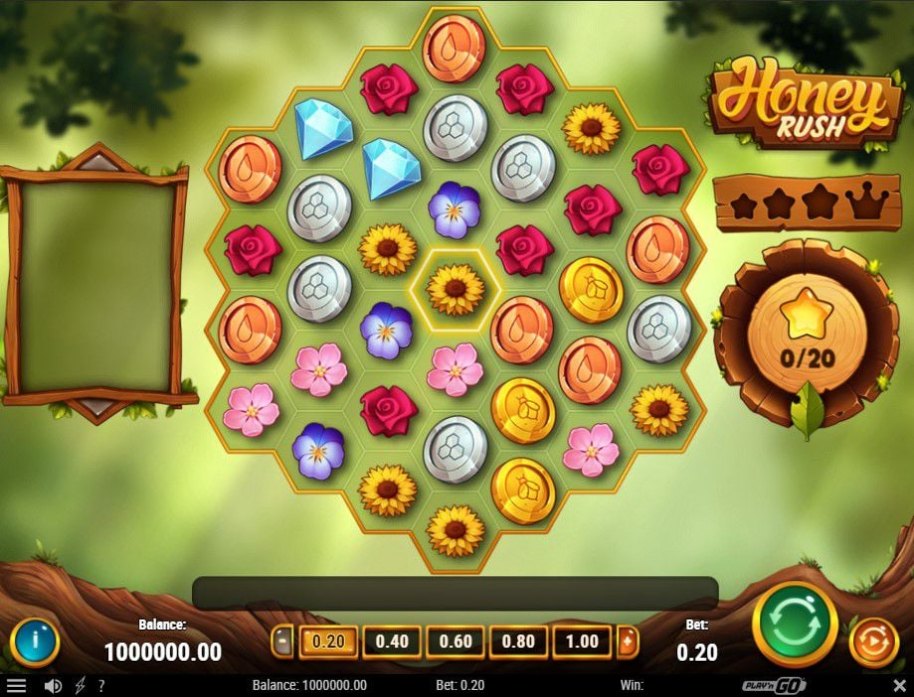
Task: Set the bet to 0.60
Action: pos(456,641)
